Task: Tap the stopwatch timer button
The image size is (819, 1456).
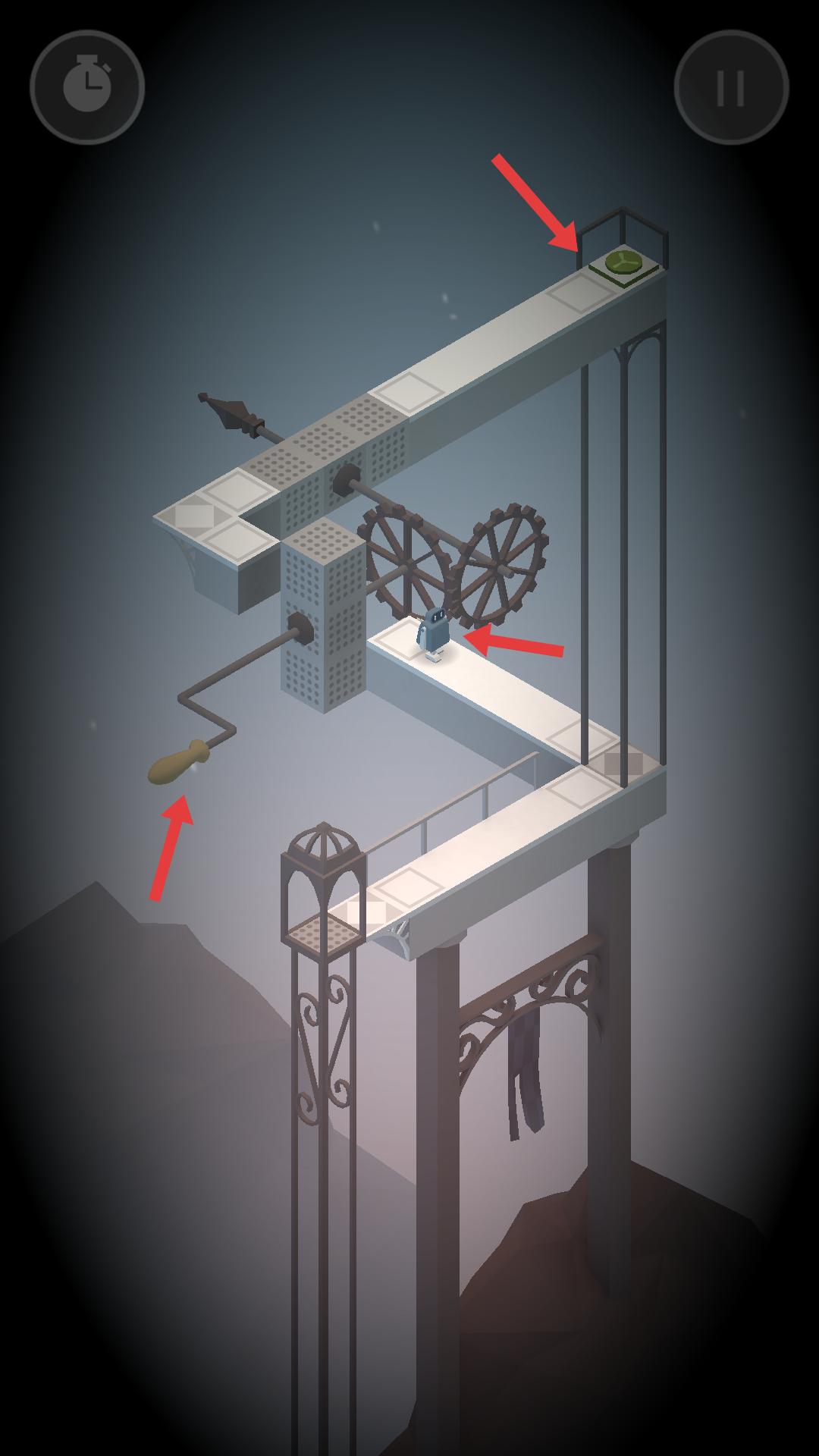Action: (87, 87)
